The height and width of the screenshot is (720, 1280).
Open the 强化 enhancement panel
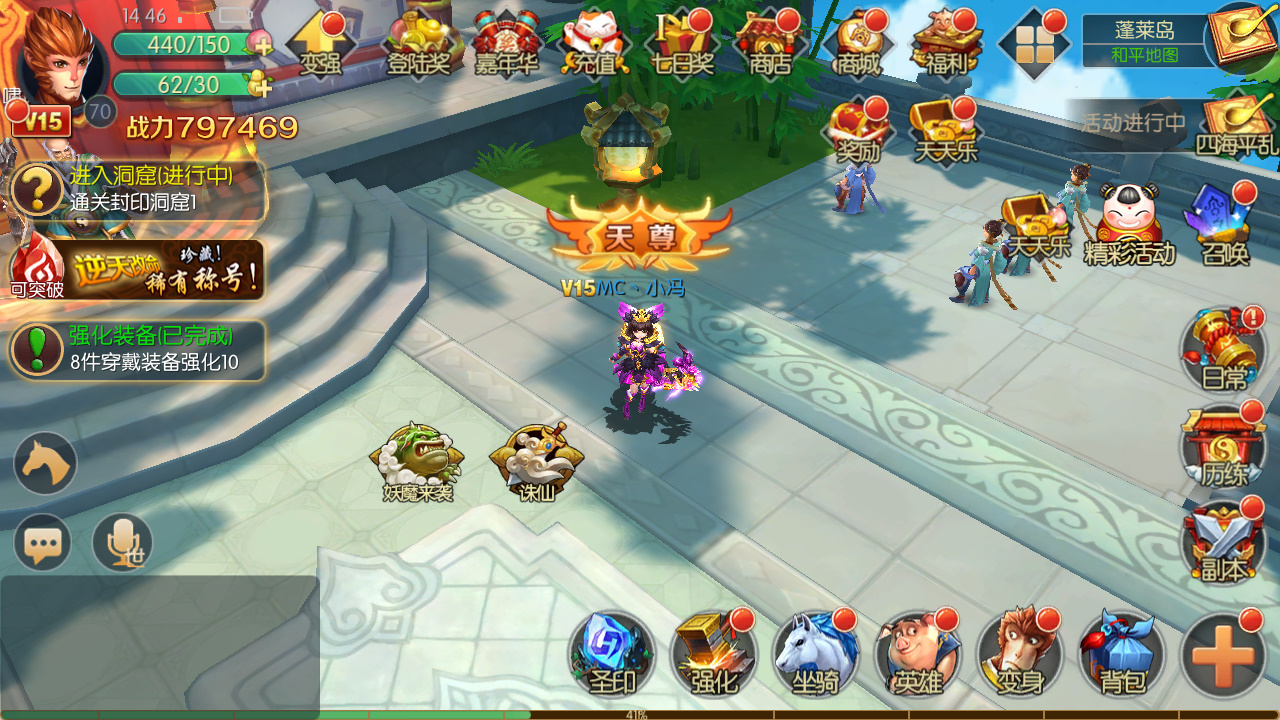coord(713,655)
